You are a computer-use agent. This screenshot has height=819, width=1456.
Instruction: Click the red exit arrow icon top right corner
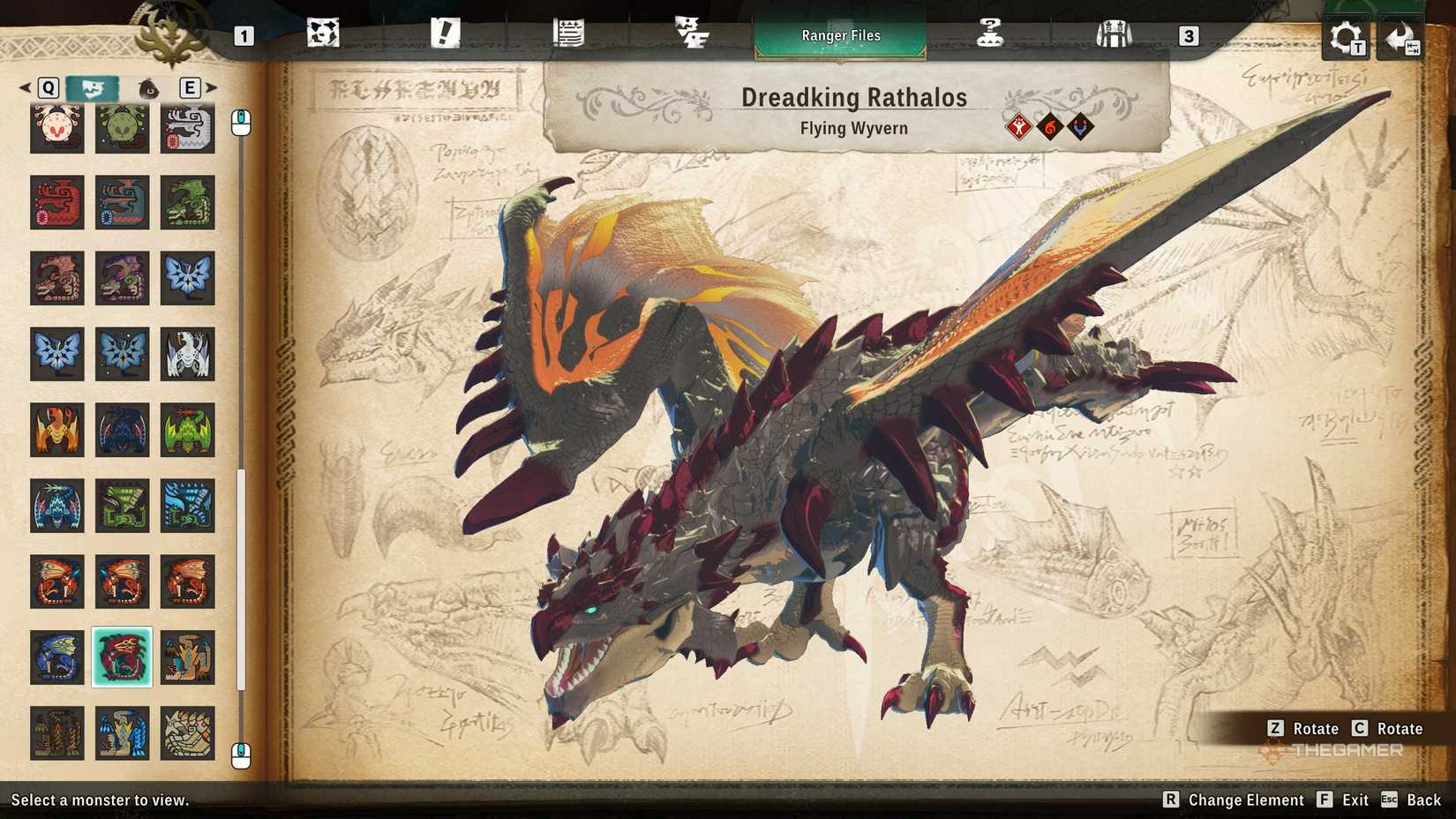[x=1402, y=37]
